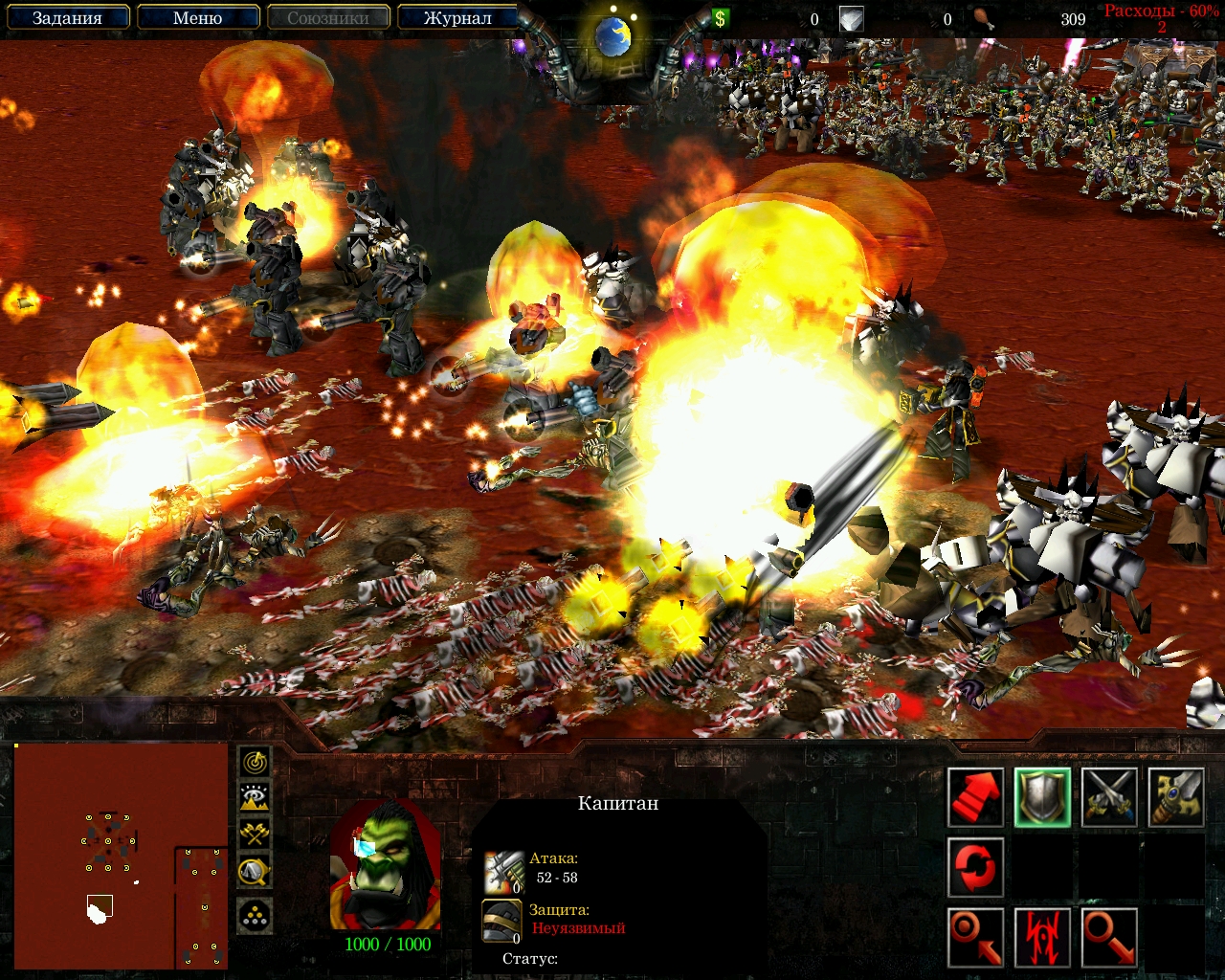Activate the red tribal emblem ability
1225x980 pixels.
point(1042,937)
